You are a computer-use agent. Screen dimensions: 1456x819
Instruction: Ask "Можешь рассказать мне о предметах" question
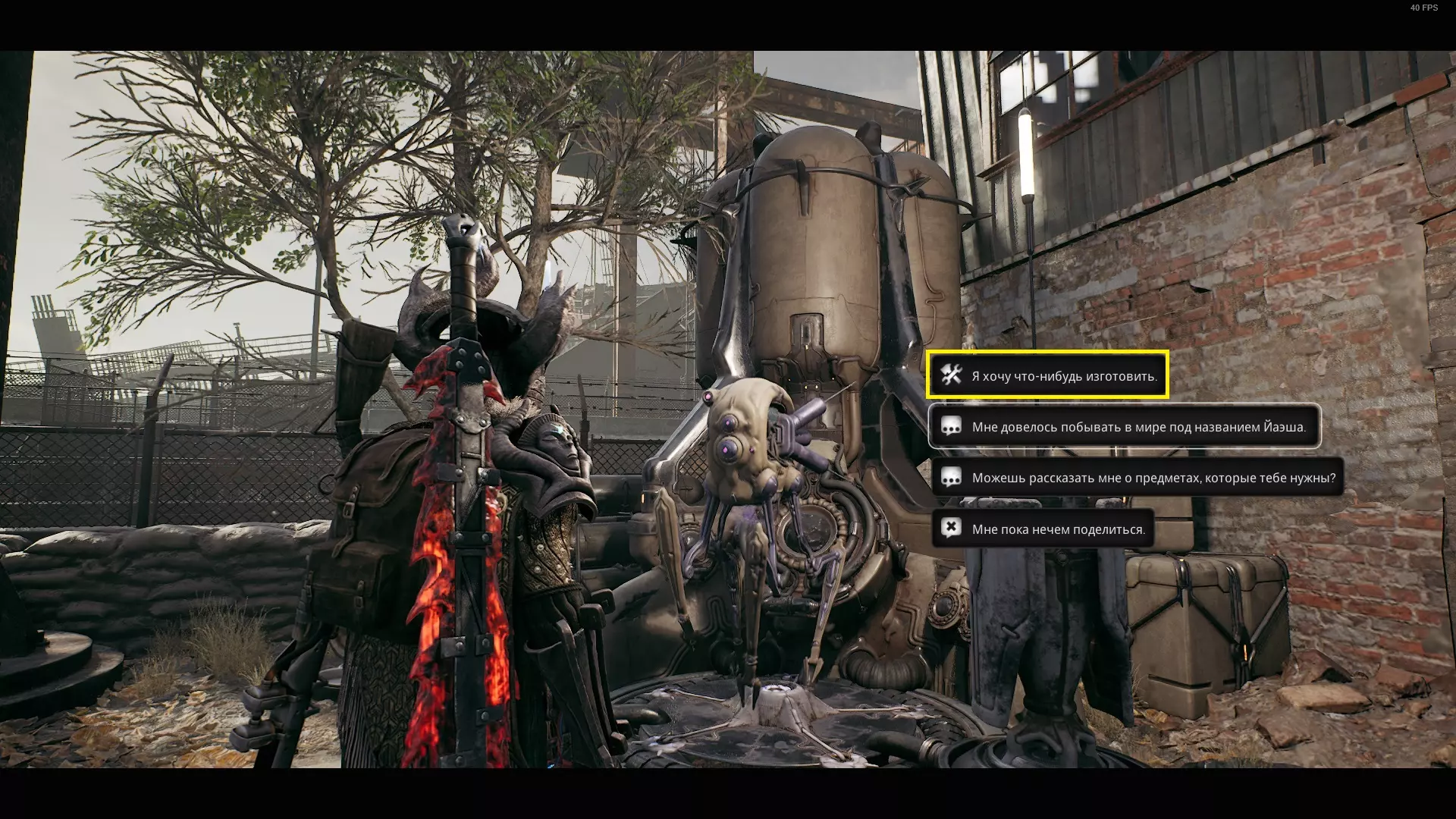[x=1137, y=478]
